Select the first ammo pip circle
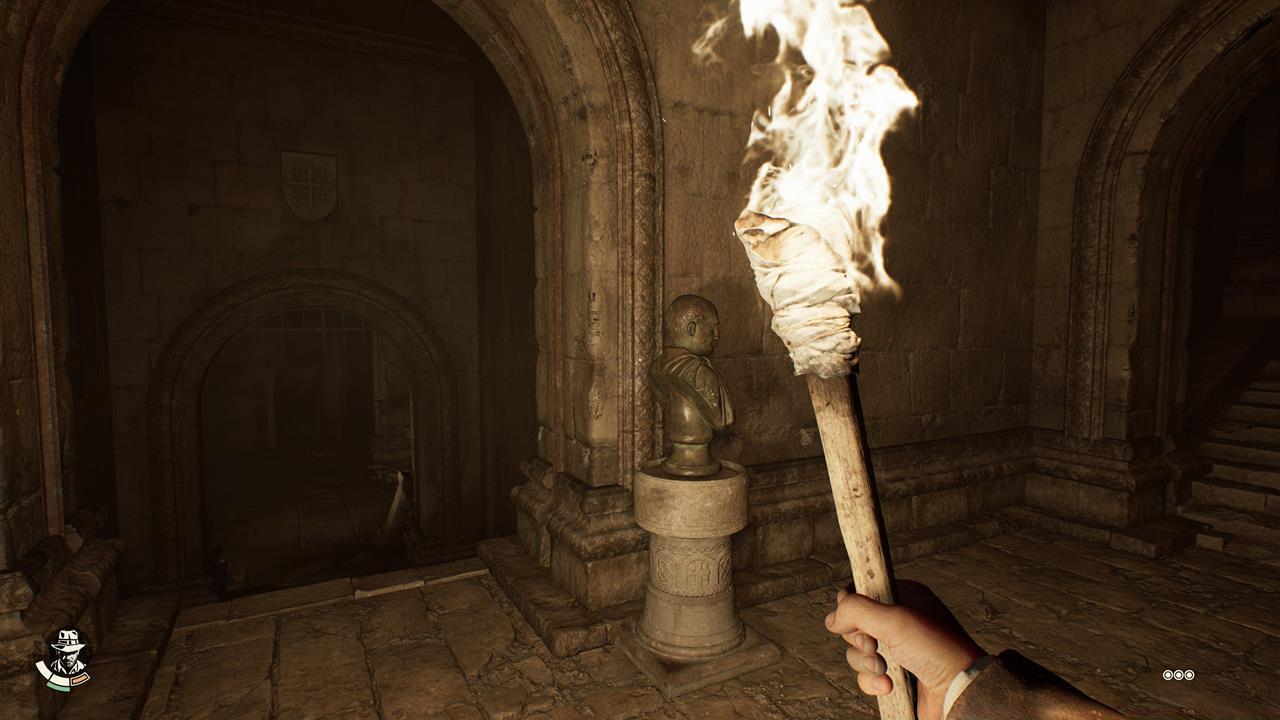 [1168, 675]
